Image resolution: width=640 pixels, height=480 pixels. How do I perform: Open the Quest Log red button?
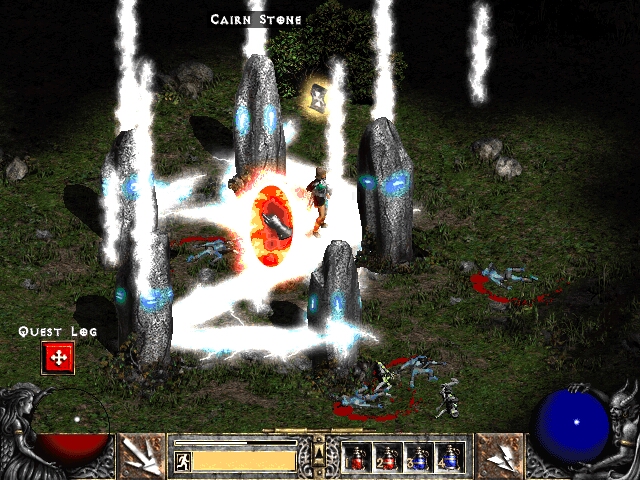click(x=57, y=357)
